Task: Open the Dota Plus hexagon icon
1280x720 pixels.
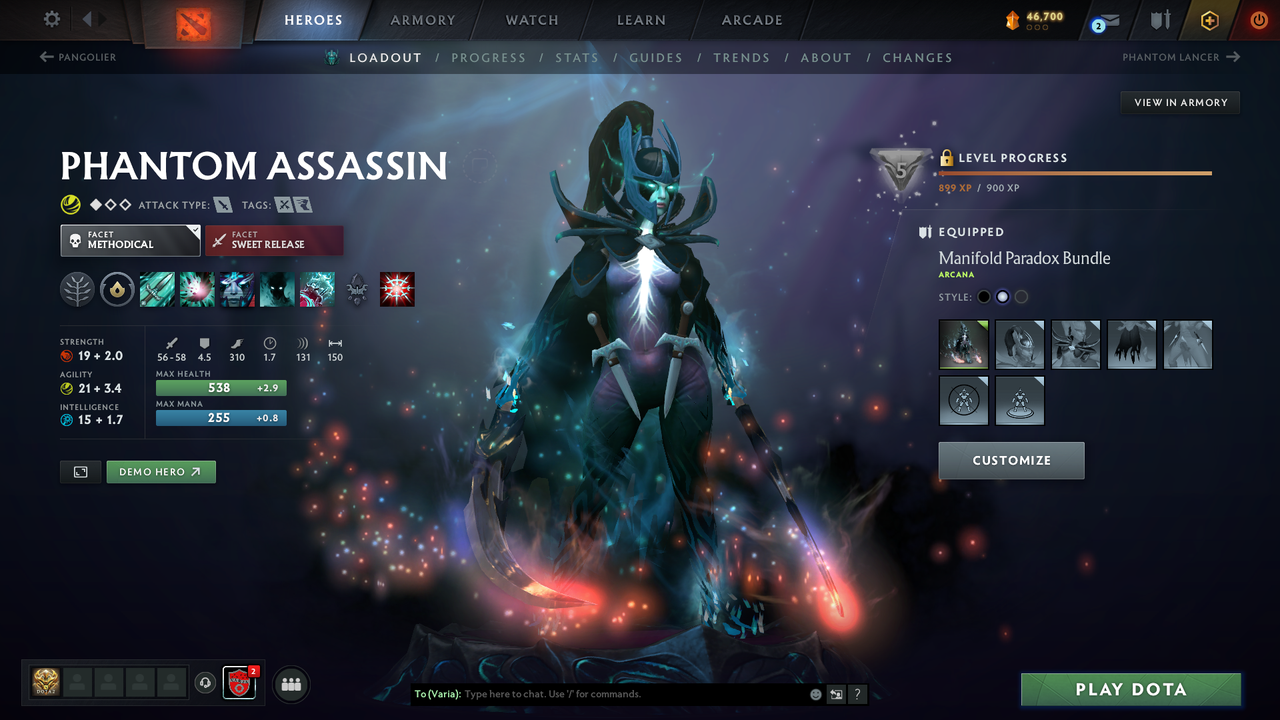Action: [1209, 19]
